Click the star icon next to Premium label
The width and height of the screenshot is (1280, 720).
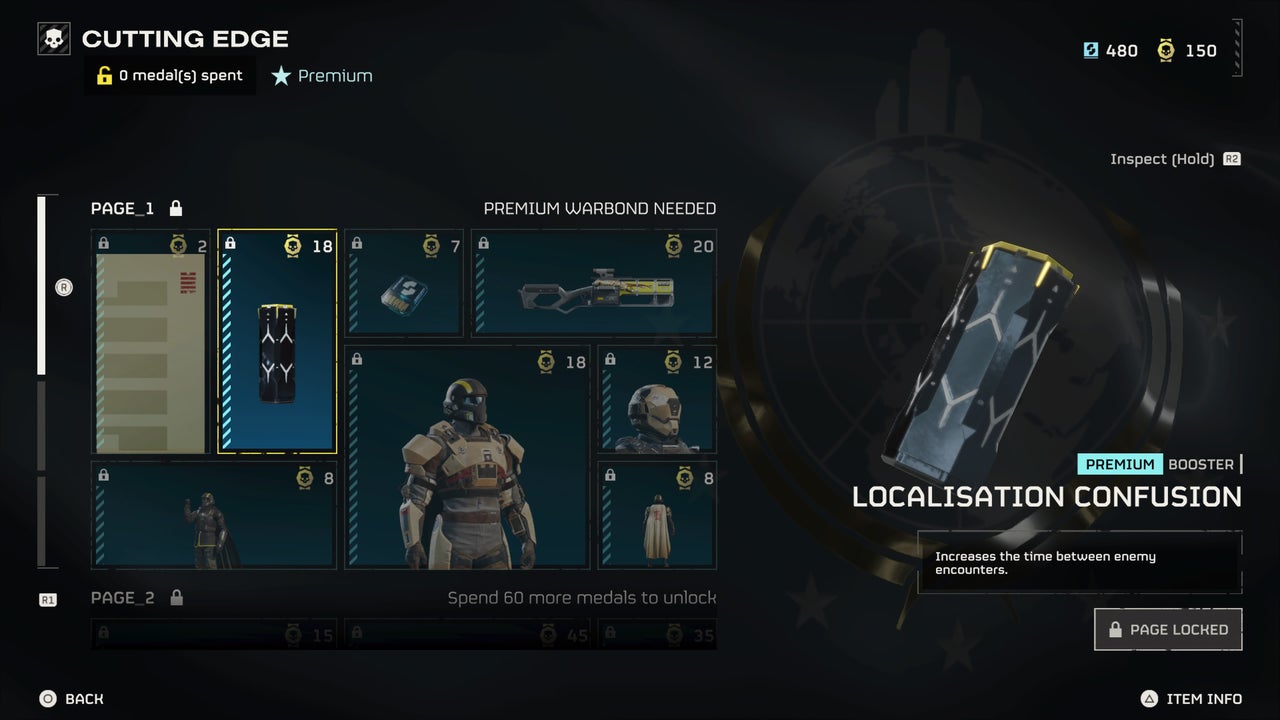280,75
